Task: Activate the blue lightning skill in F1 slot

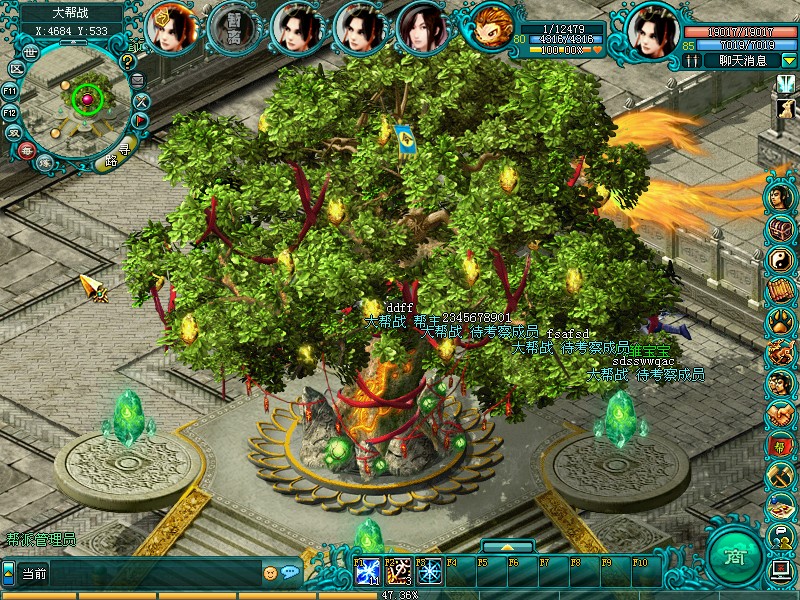Action: click(367, 572)
